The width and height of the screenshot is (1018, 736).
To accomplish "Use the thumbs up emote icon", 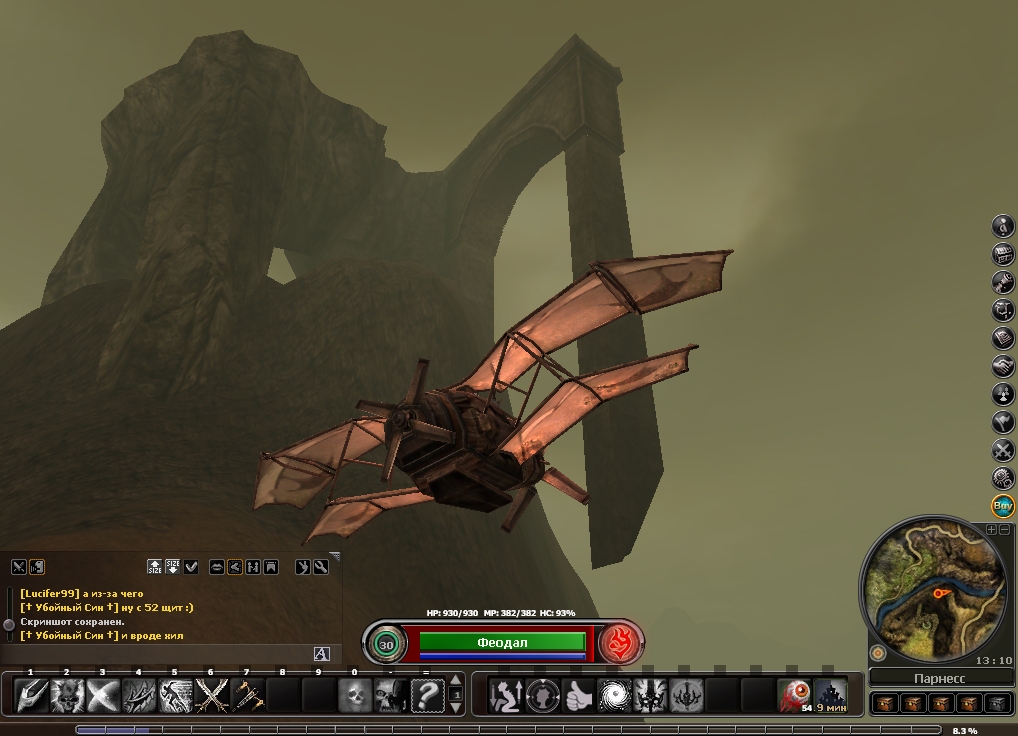I will pyautogui.click(x=577, y=695).
